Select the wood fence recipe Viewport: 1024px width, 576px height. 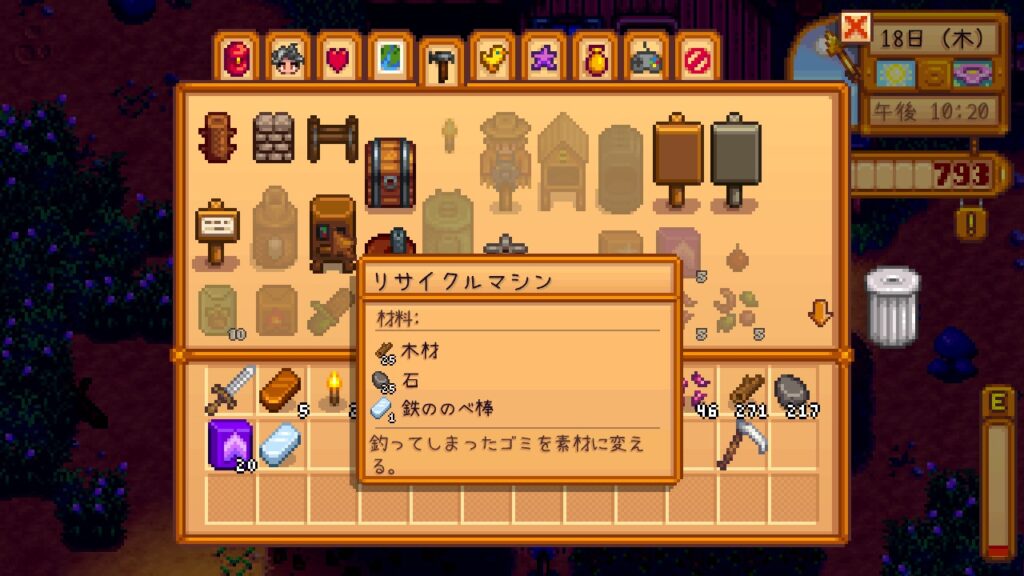coord(331,137)
